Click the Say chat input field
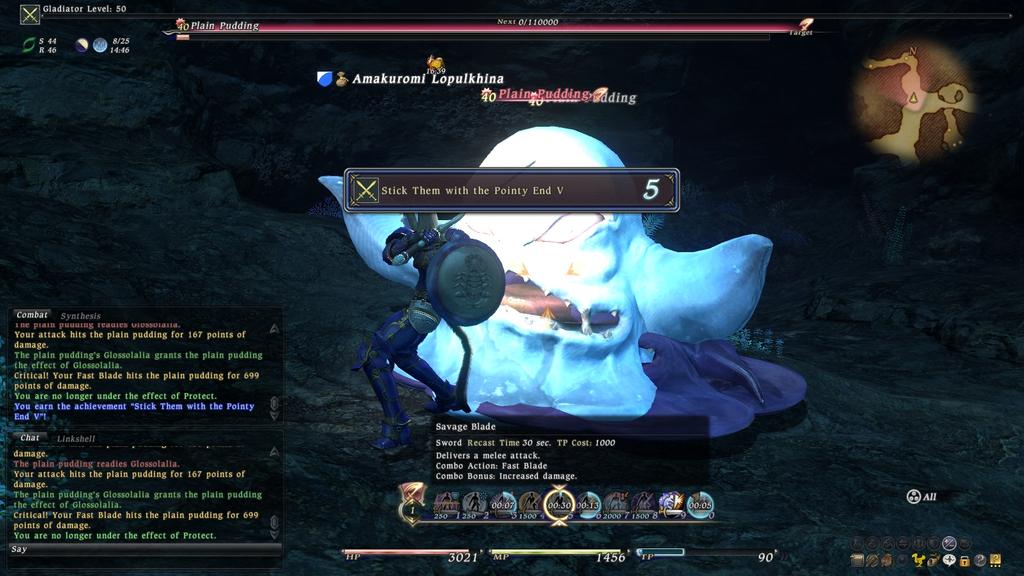 click(140, 549)
